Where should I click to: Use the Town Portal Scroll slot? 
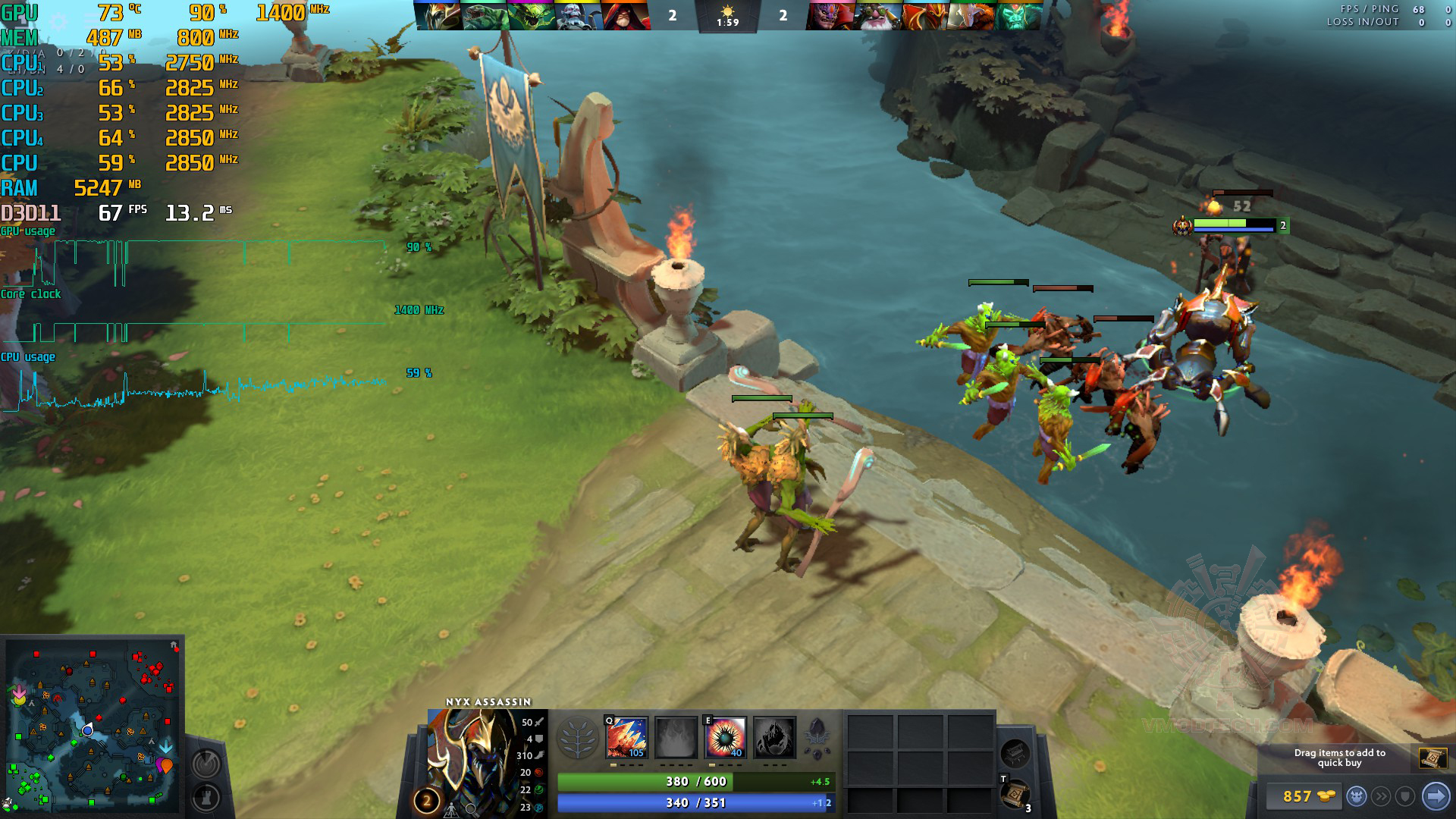click(1015, 794)
